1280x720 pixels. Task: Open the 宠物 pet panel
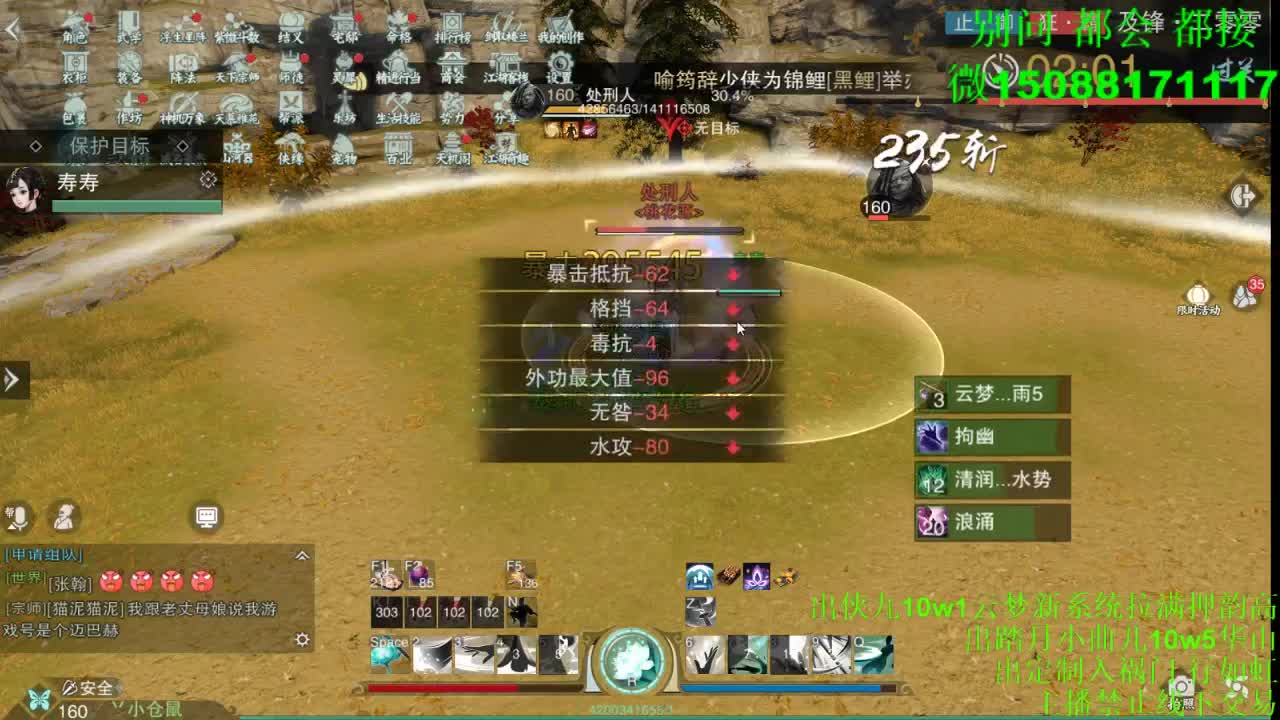(x=343, y=152)
